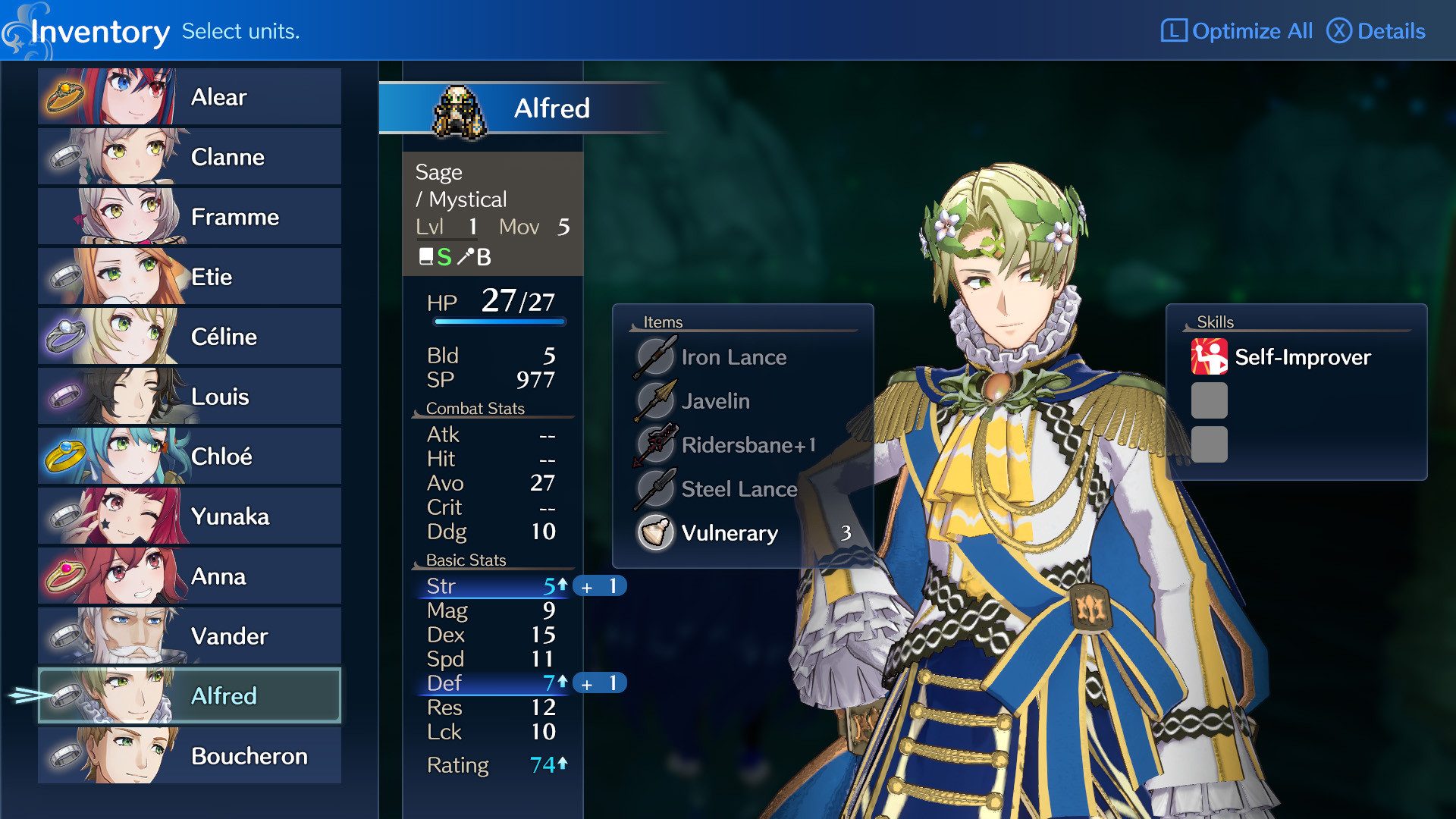
Task: Click the Steel Lance icon in Items
Action: click(656, 489)
